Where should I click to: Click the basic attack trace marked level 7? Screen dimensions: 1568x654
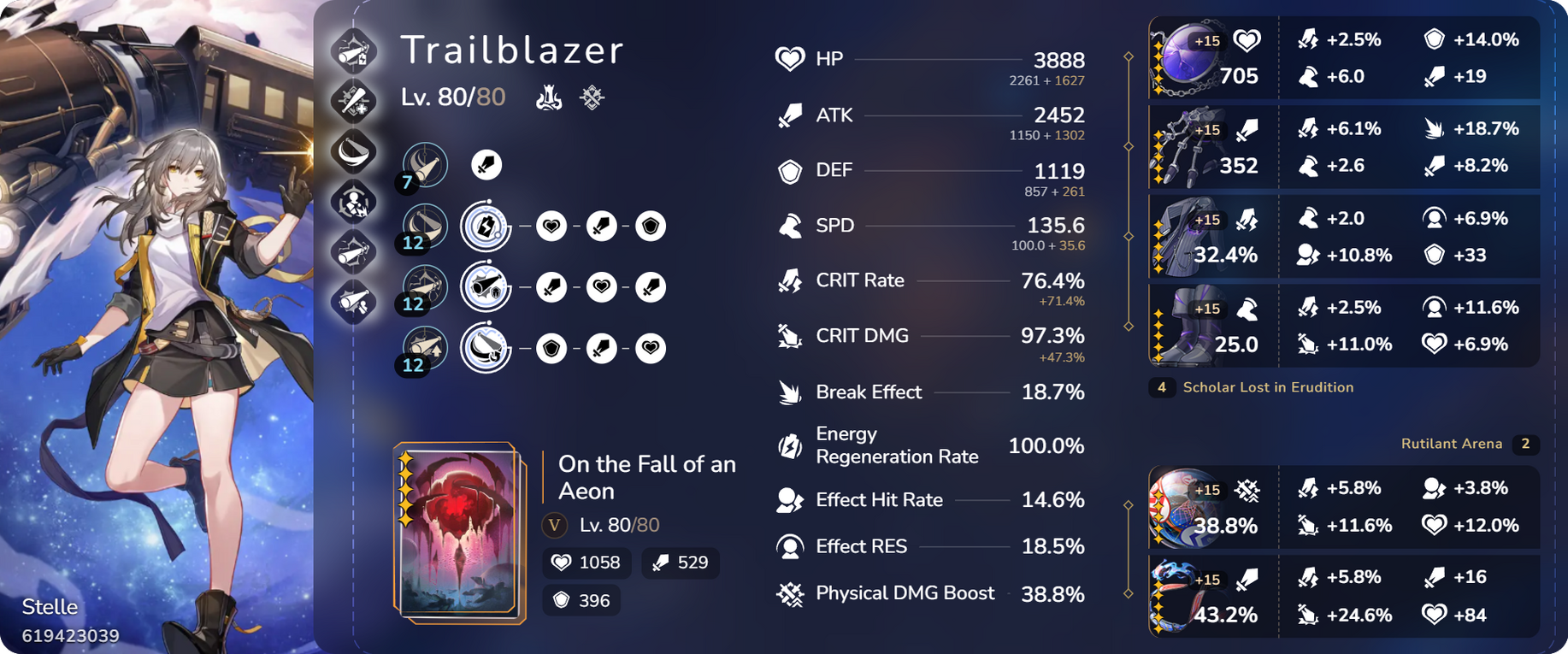[425, 165]
